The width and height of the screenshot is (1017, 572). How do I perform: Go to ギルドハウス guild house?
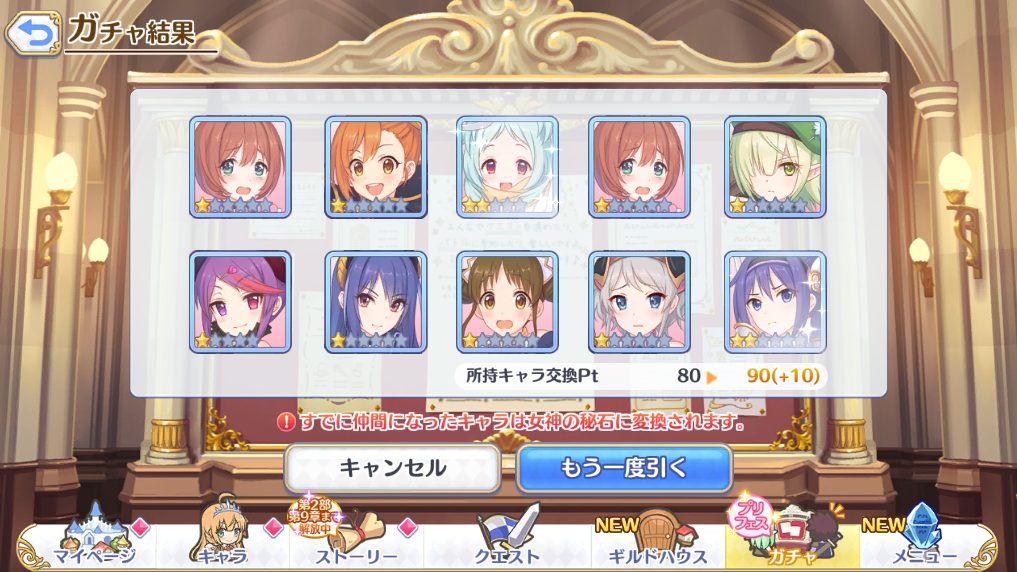[x=654, y=542]
